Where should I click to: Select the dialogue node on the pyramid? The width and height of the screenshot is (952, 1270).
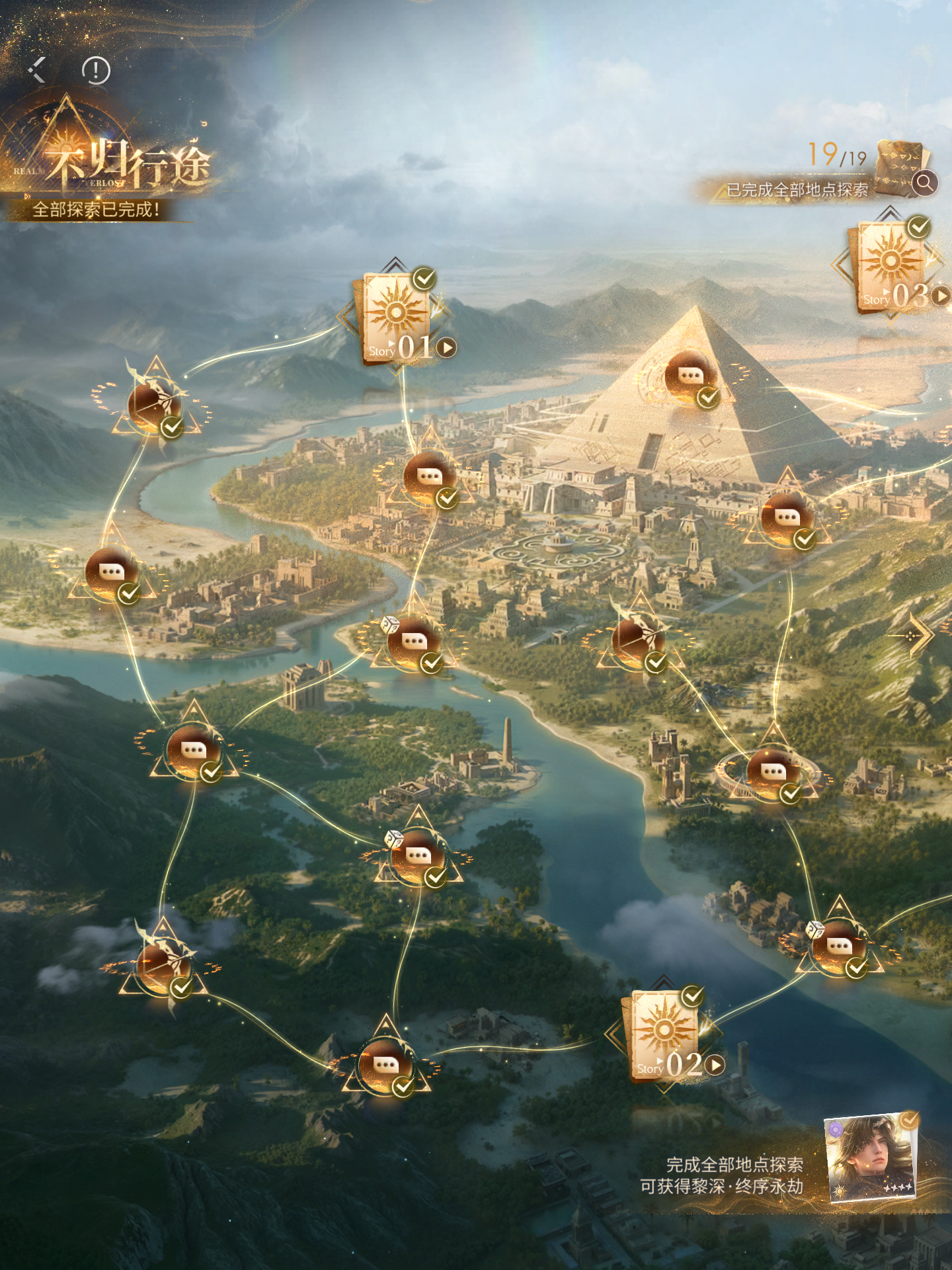(690, 377)
